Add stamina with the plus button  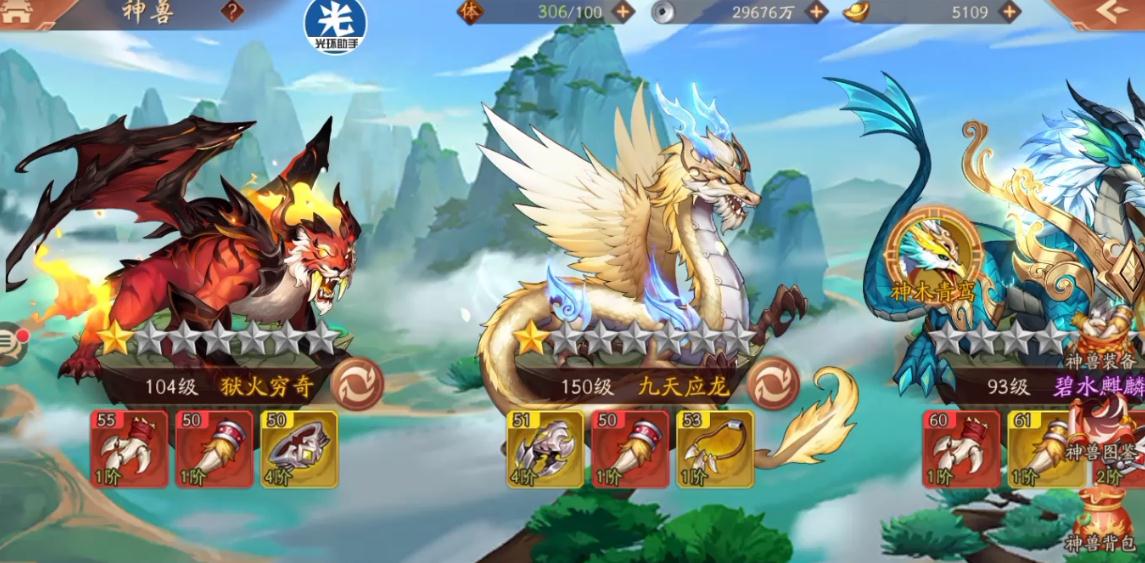(622, 12)
